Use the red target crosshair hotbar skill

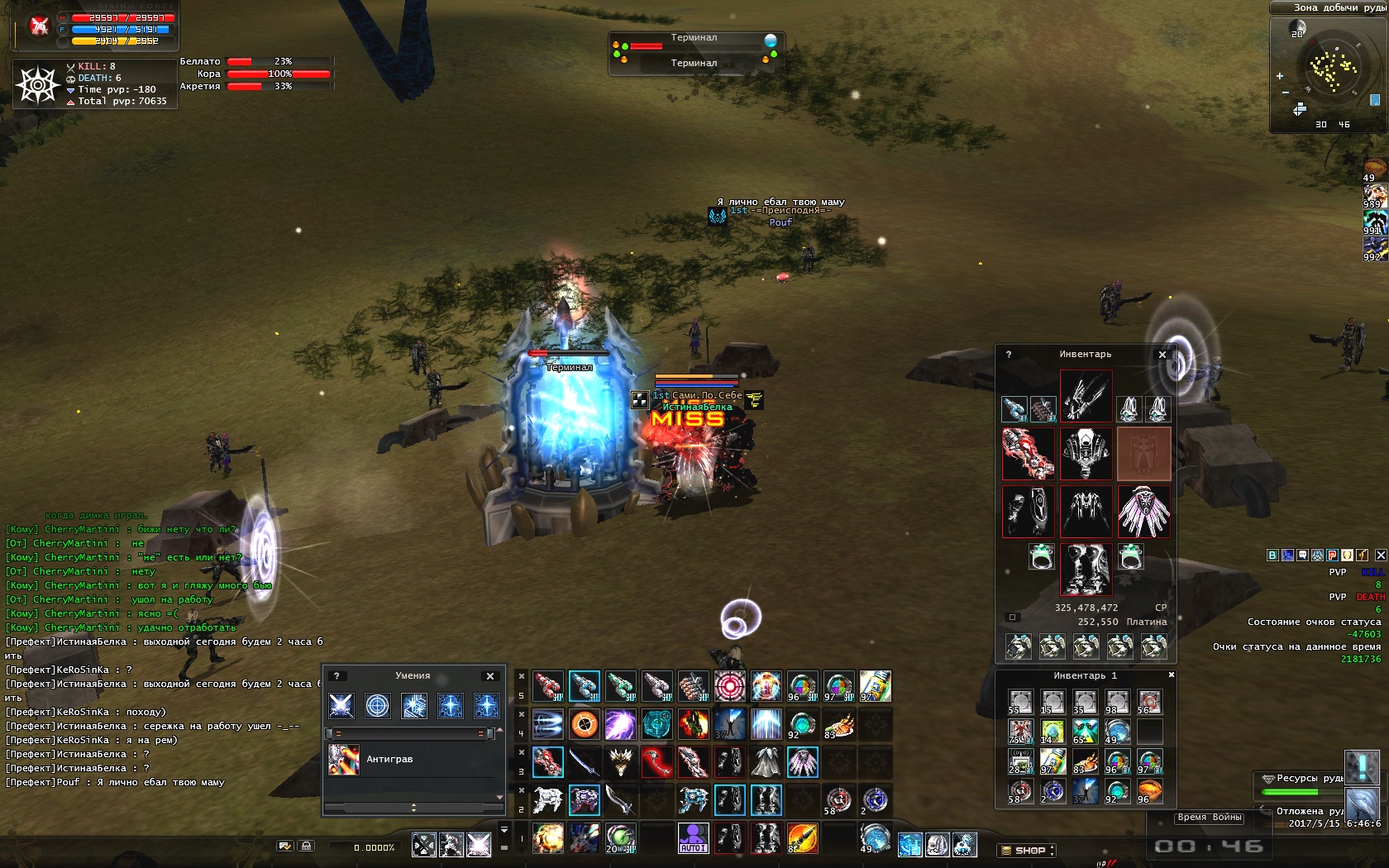pos(729,686)
